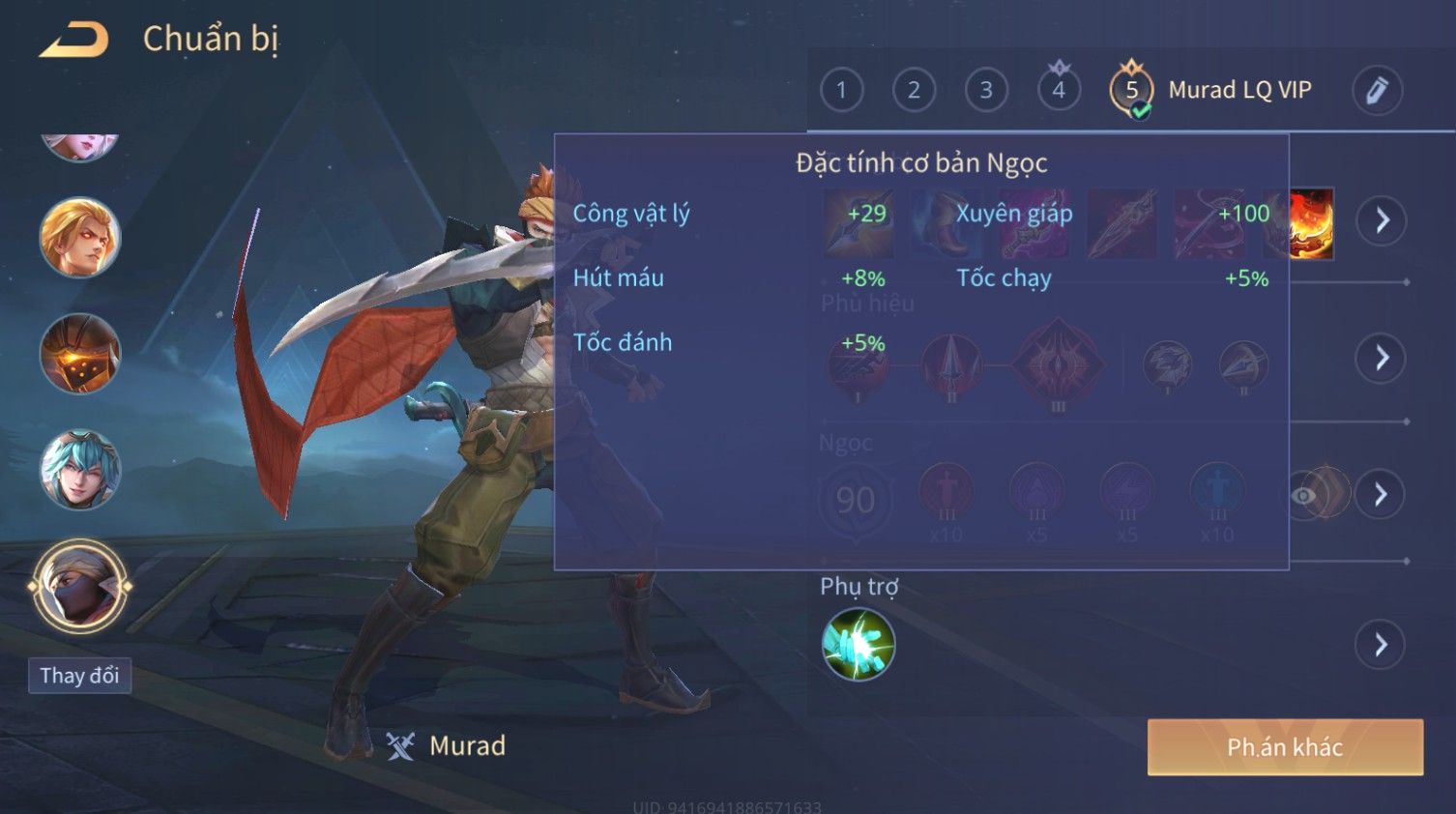The width and height of the screenshot is (1456, 814).
Task: Toggle the rune stats eye icon
Action: [1305, 496]
